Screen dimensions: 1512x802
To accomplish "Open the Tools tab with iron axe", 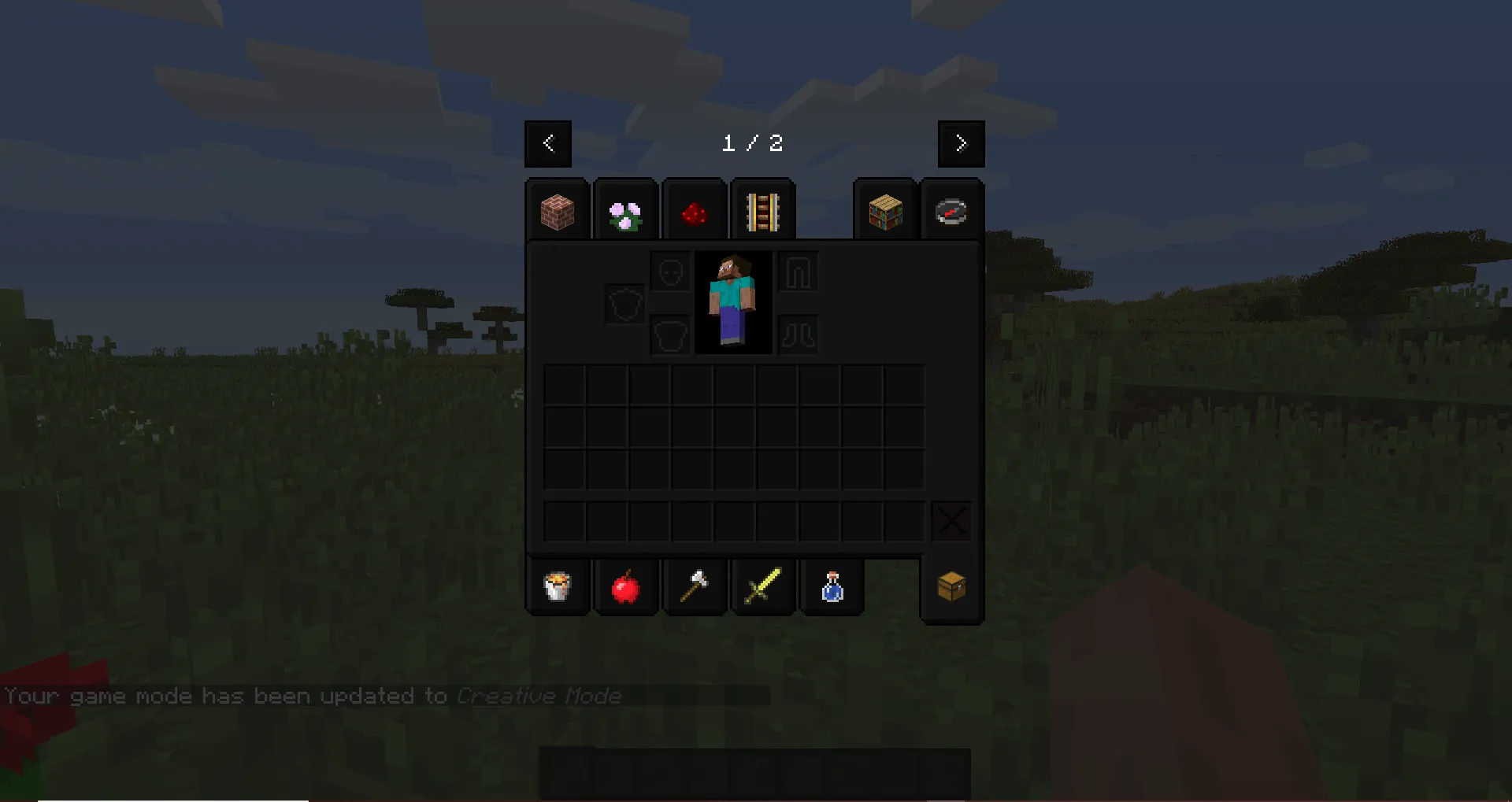I will (x=694, y=586).
